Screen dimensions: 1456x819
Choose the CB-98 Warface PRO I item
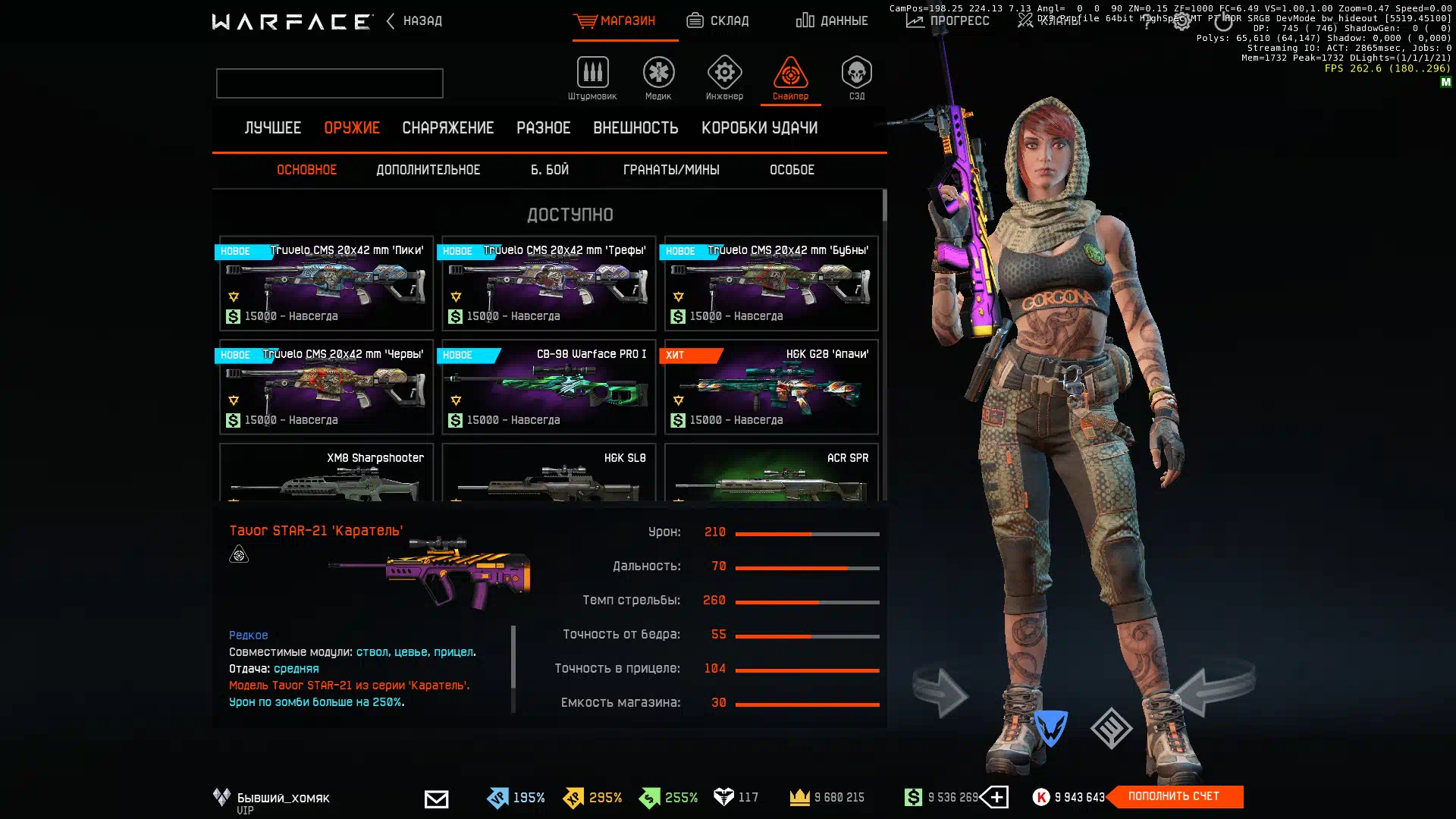point(548,388)
